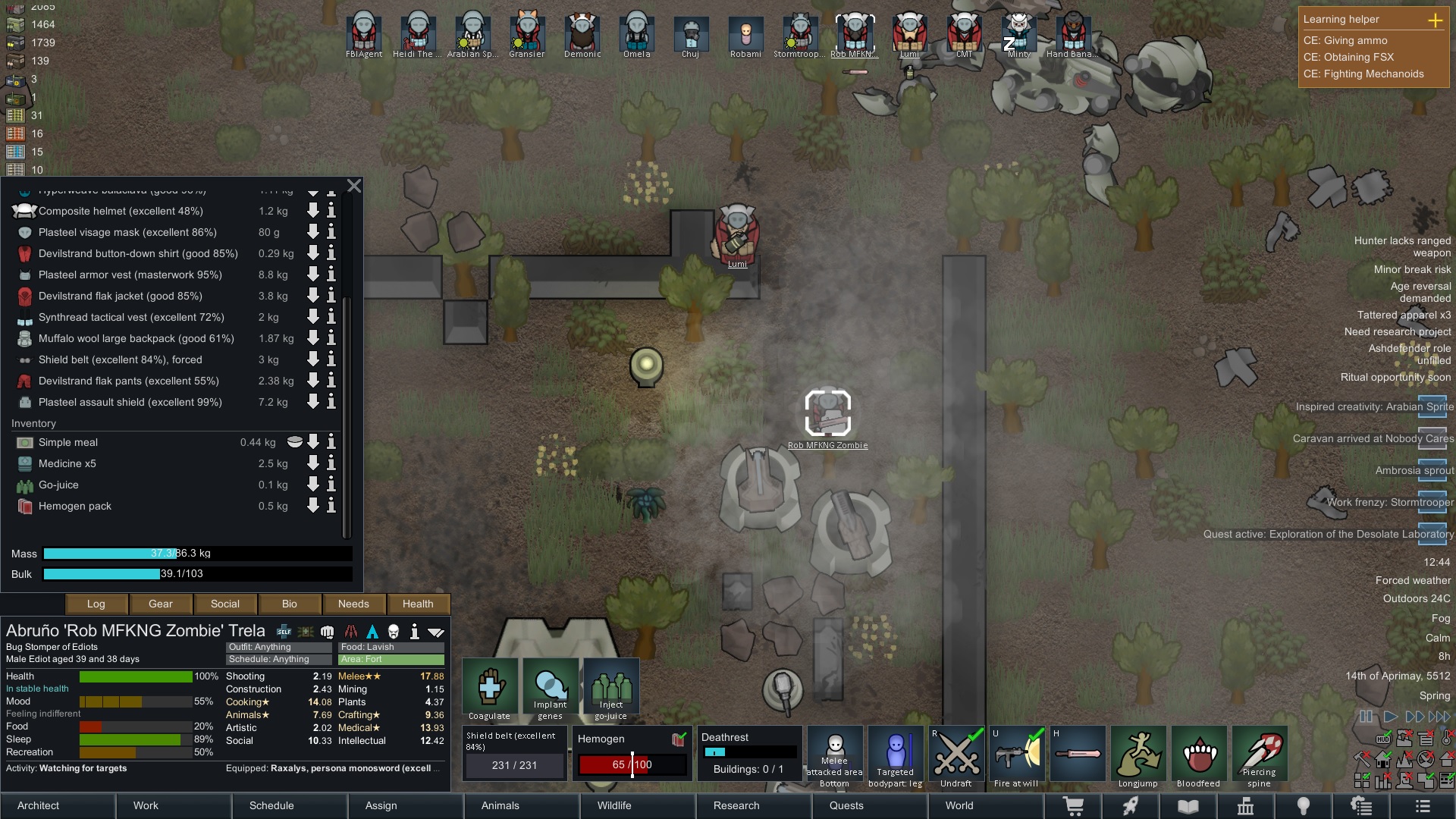This screenshot has height=819, width=1456.
Task: Open the Ritual opportunity soon alert
Action: 1395,377
